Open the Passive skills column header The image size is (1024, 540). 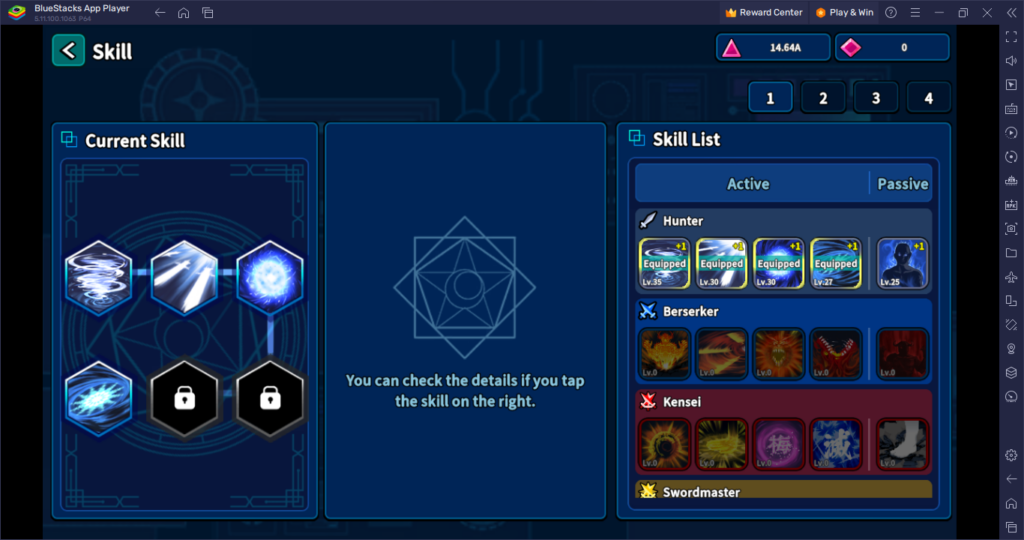tap(903, 184)
